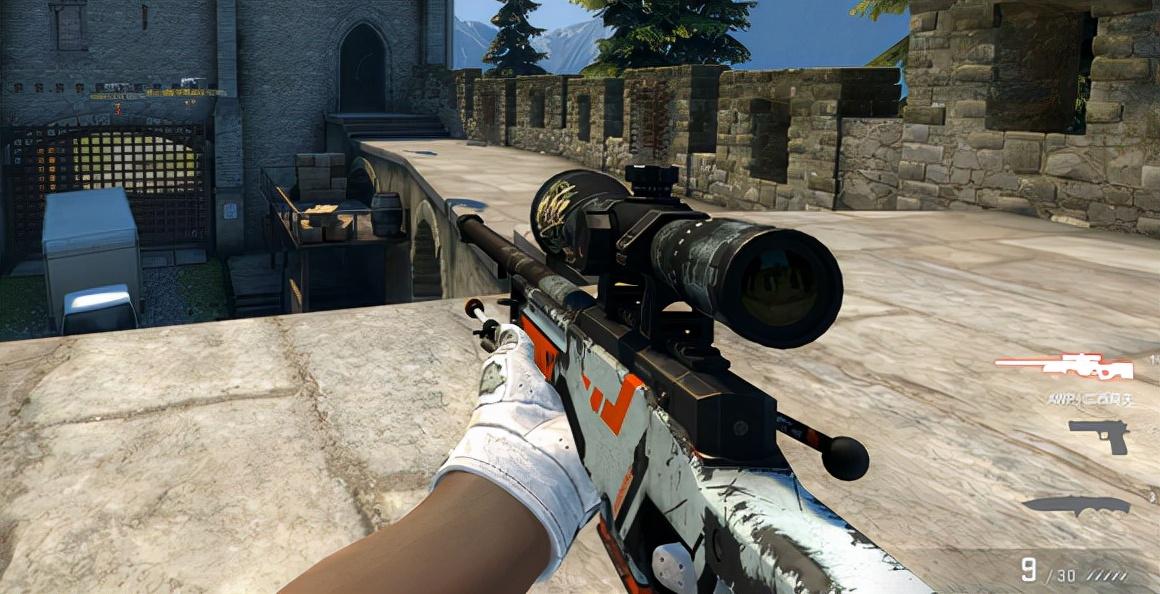Switch to the pistol weapon slot

(x=1098, y=435)
